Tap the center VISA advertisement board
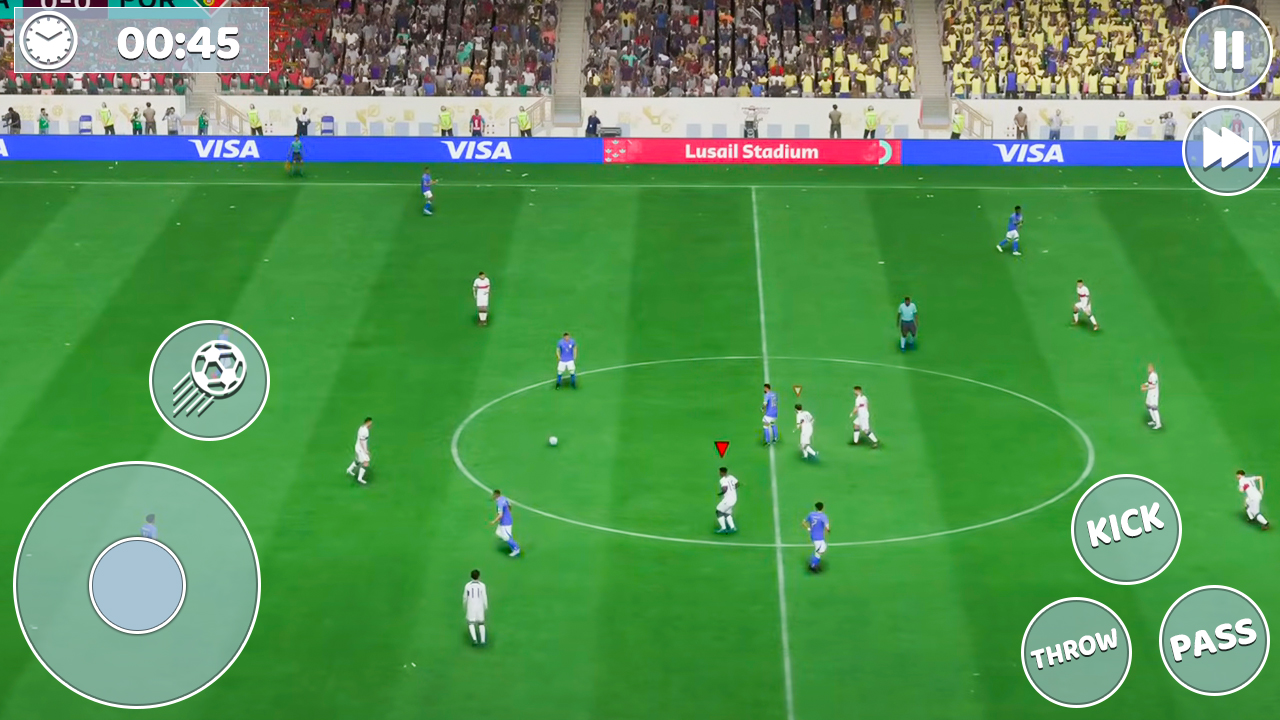This screenshot has height=720, width=1280. pyautogui.click(x=478, y=150)
